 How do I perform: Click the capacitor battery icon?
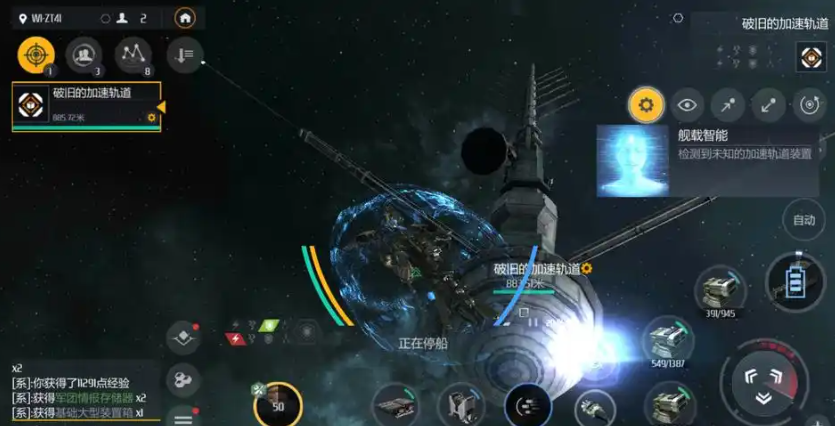click(795, 282)
